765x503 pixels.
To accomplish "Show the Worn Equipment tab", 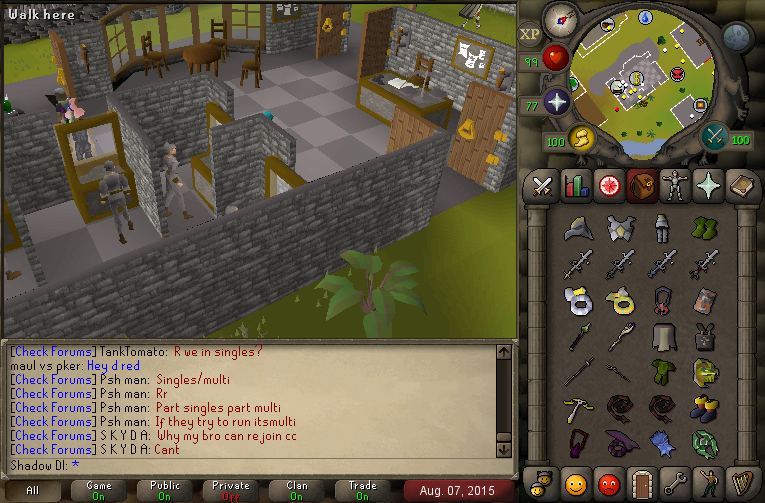I will tap(674, 185).
